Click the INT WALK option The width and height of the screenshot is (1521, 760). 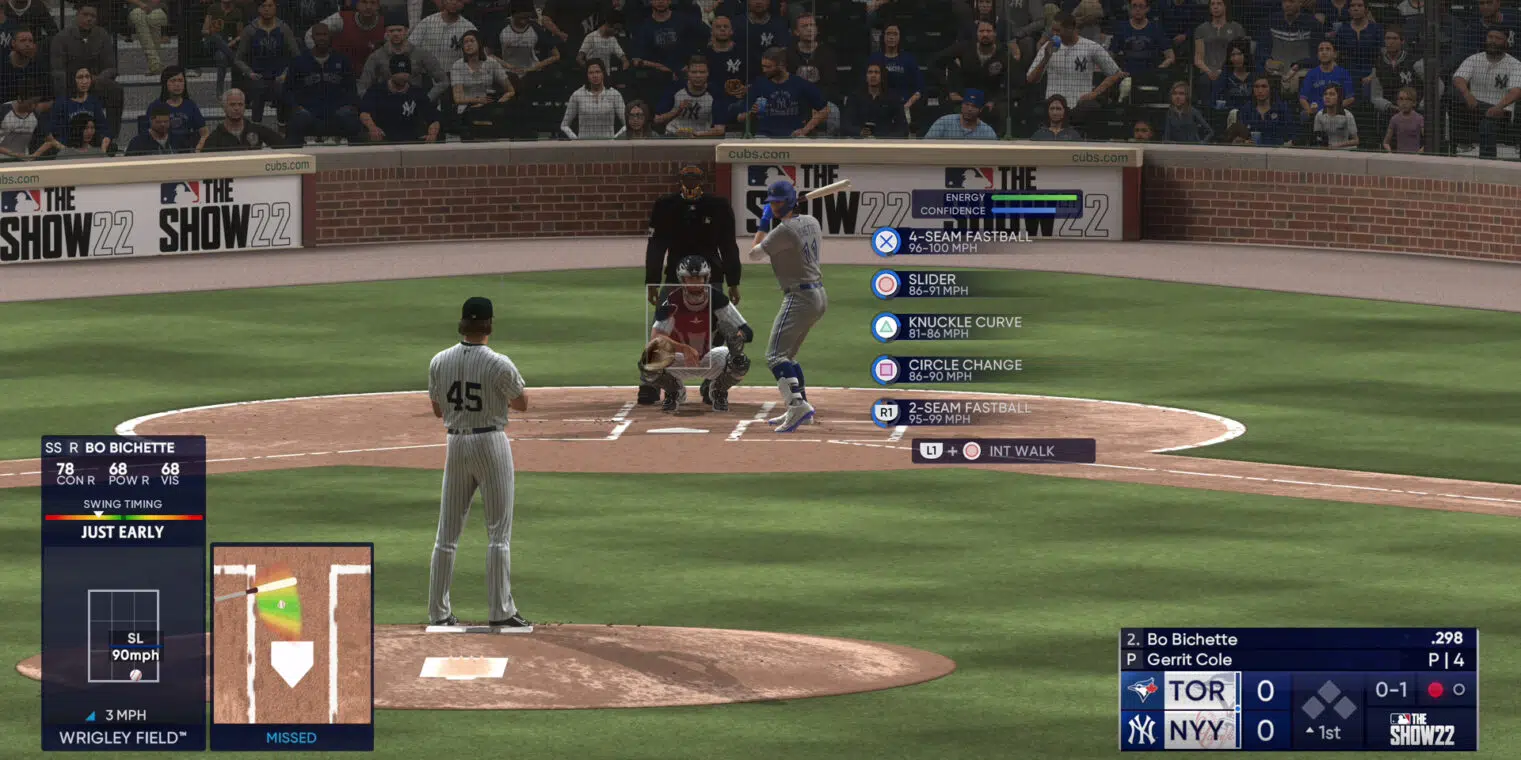pyautogui.click(x=1003, y=451)
